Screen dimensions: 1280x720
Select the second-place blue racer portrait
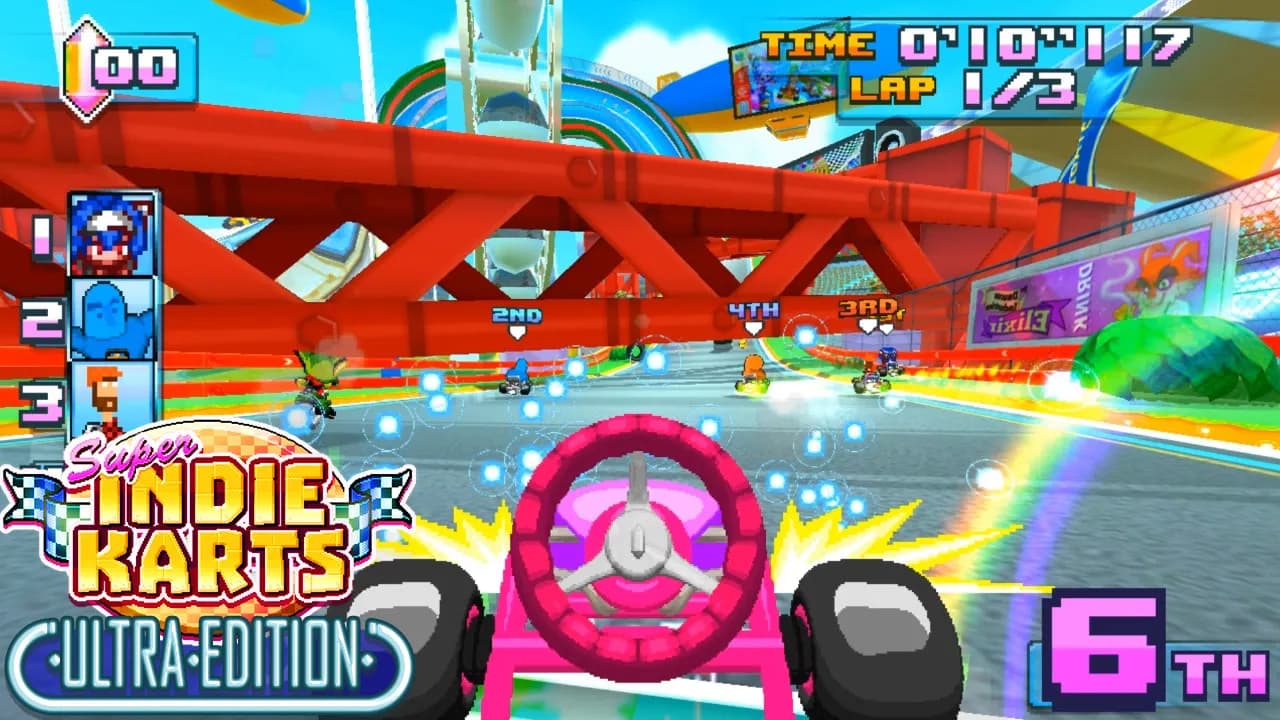112,318
